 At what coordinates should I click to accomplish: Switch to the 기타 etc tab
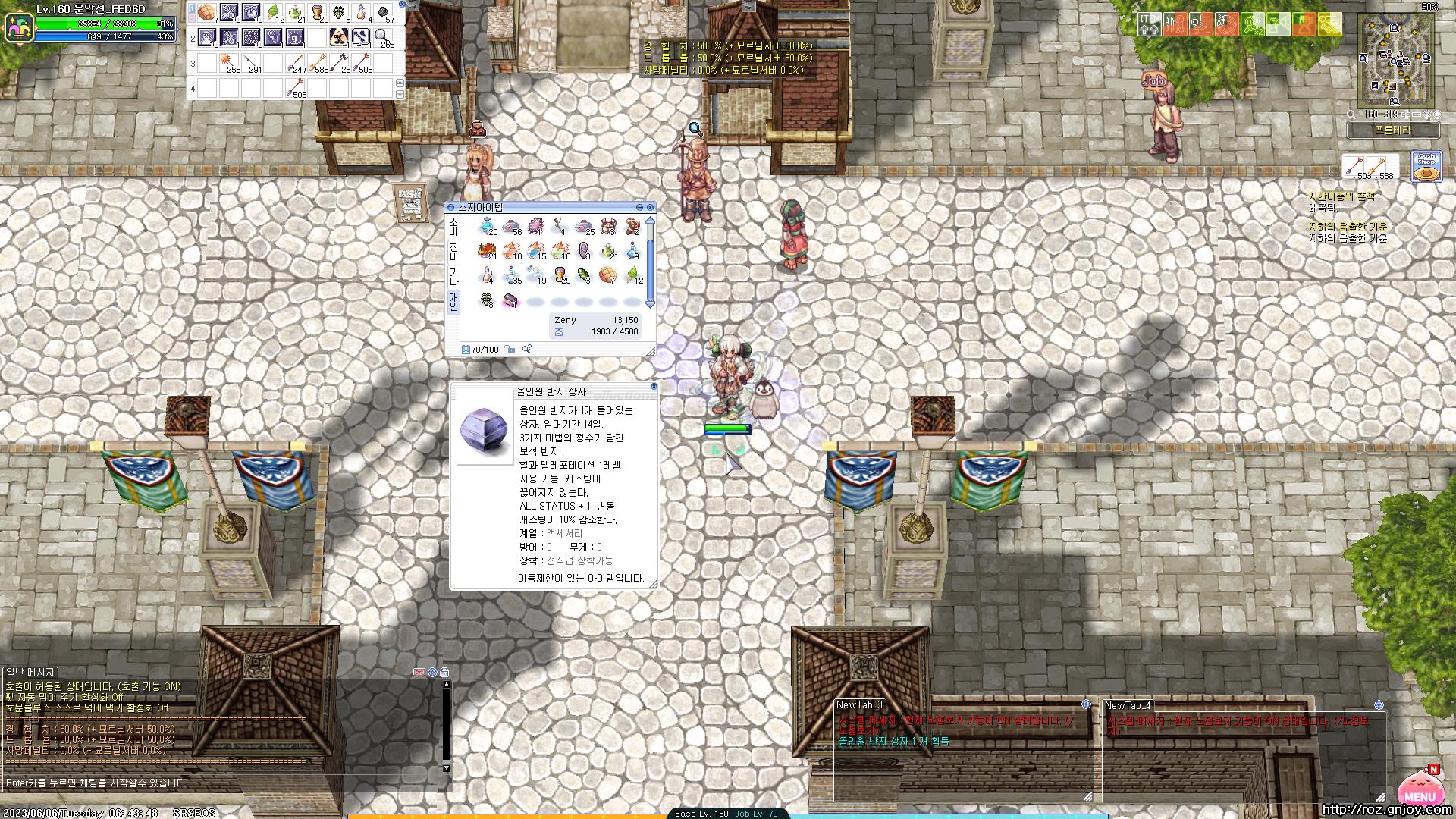pos(453,276)
